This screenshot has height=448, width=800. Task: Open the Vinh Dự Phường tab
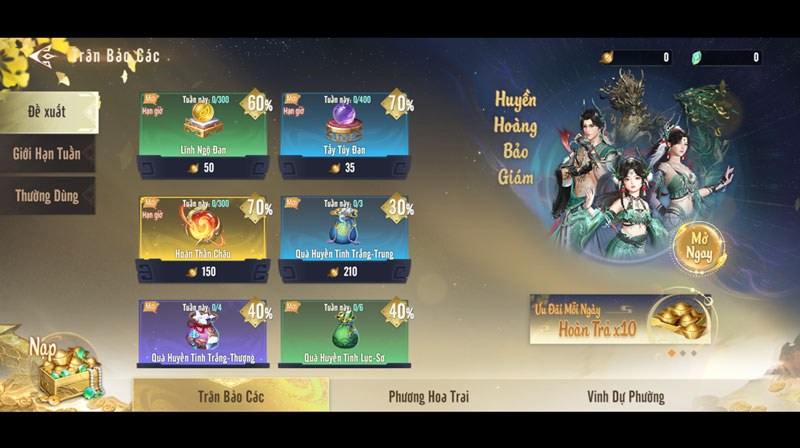[625, 397]
